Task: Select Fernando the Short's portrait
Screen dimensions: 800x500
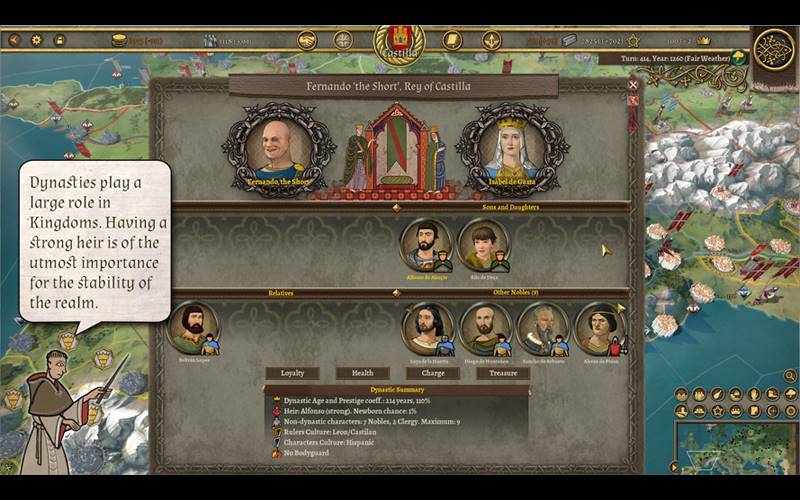Action: click(275, 150)
